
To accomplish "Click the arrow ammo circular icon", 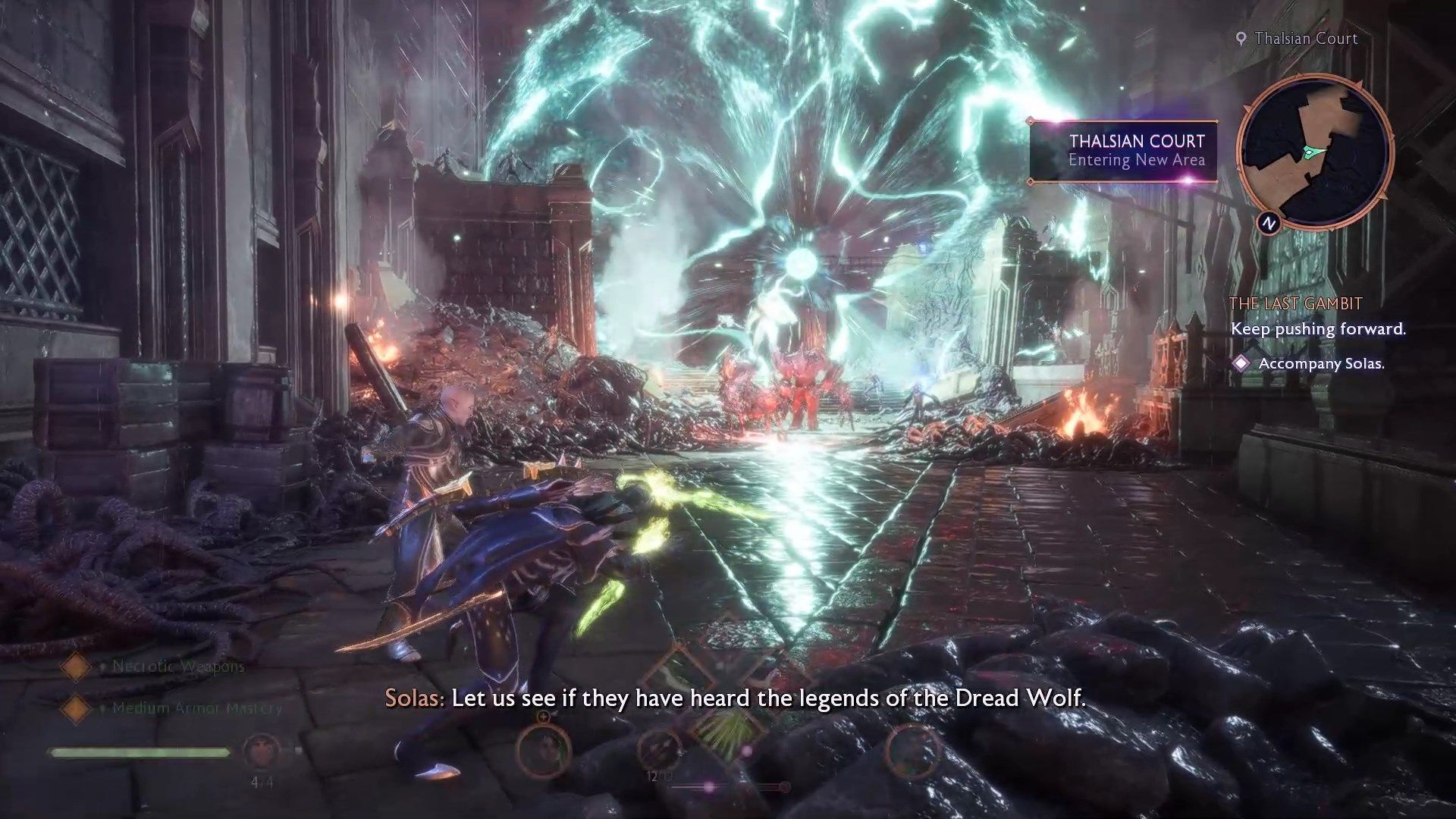I will click(x=658, y=749).
